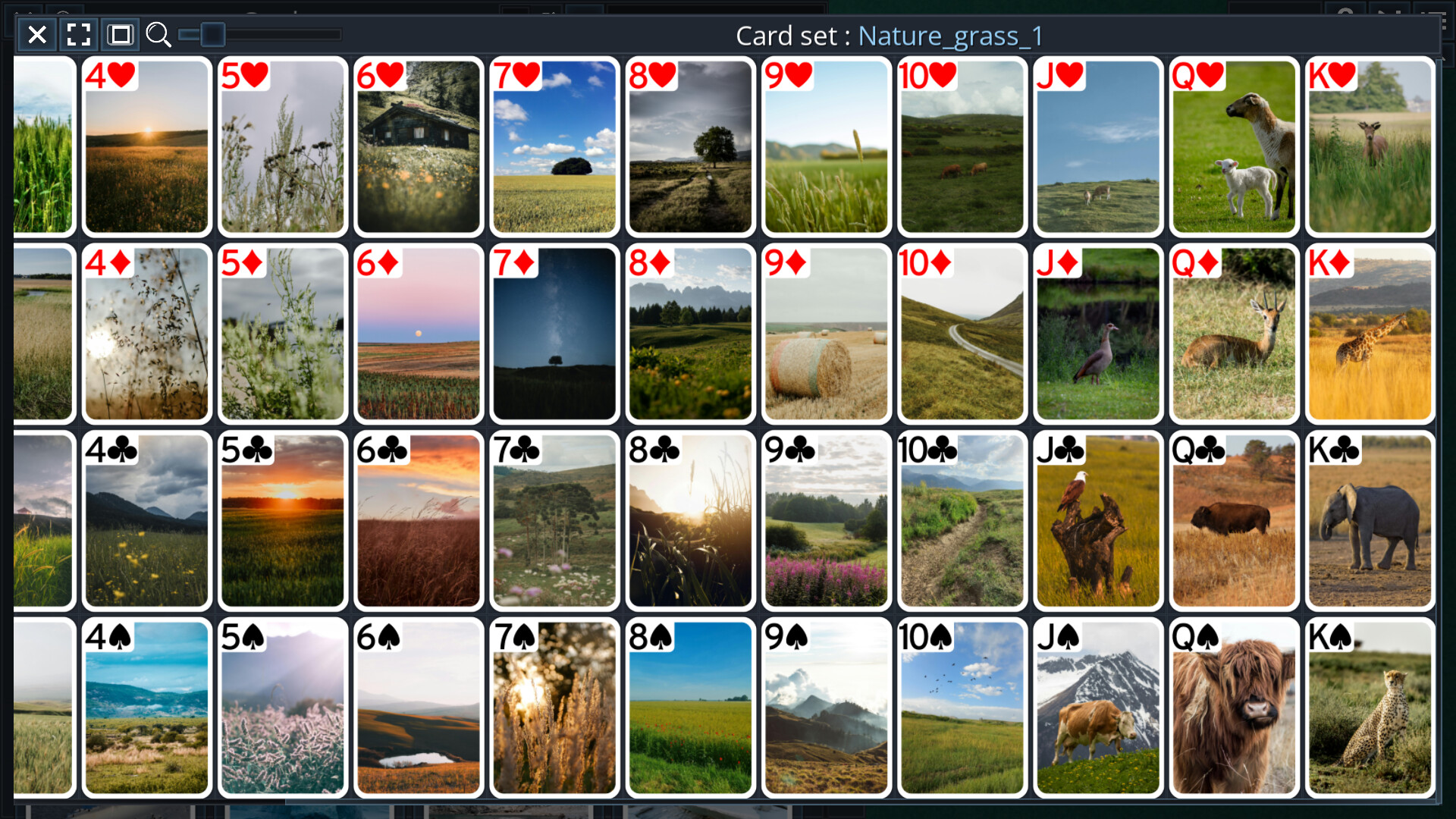Activate the zoom magnifier
The width and height of the screenshot is (1456, 819).
tap(159, 34)
